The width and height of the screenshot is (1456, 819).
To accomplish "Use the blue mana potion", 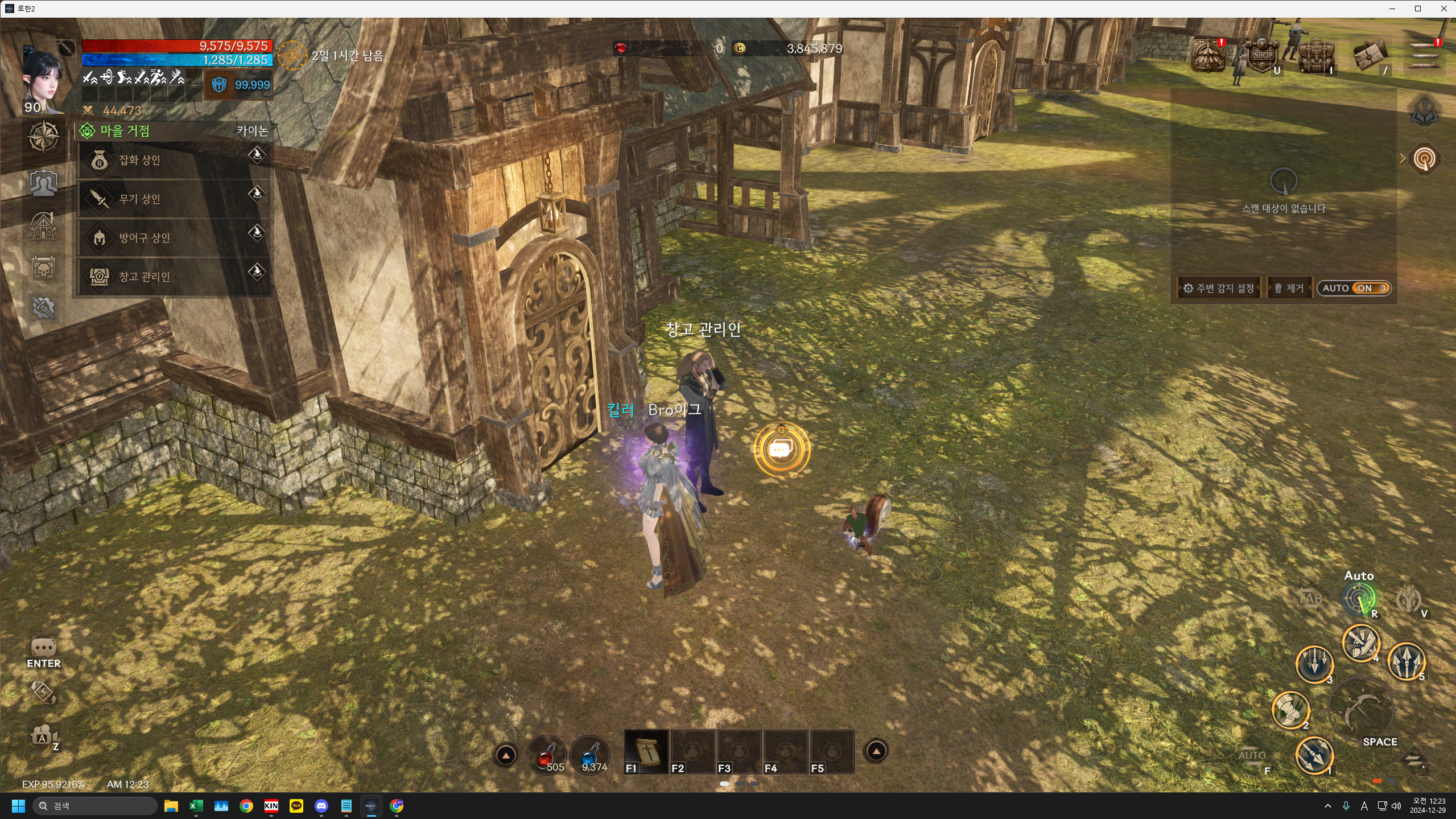I will (590, 755).
